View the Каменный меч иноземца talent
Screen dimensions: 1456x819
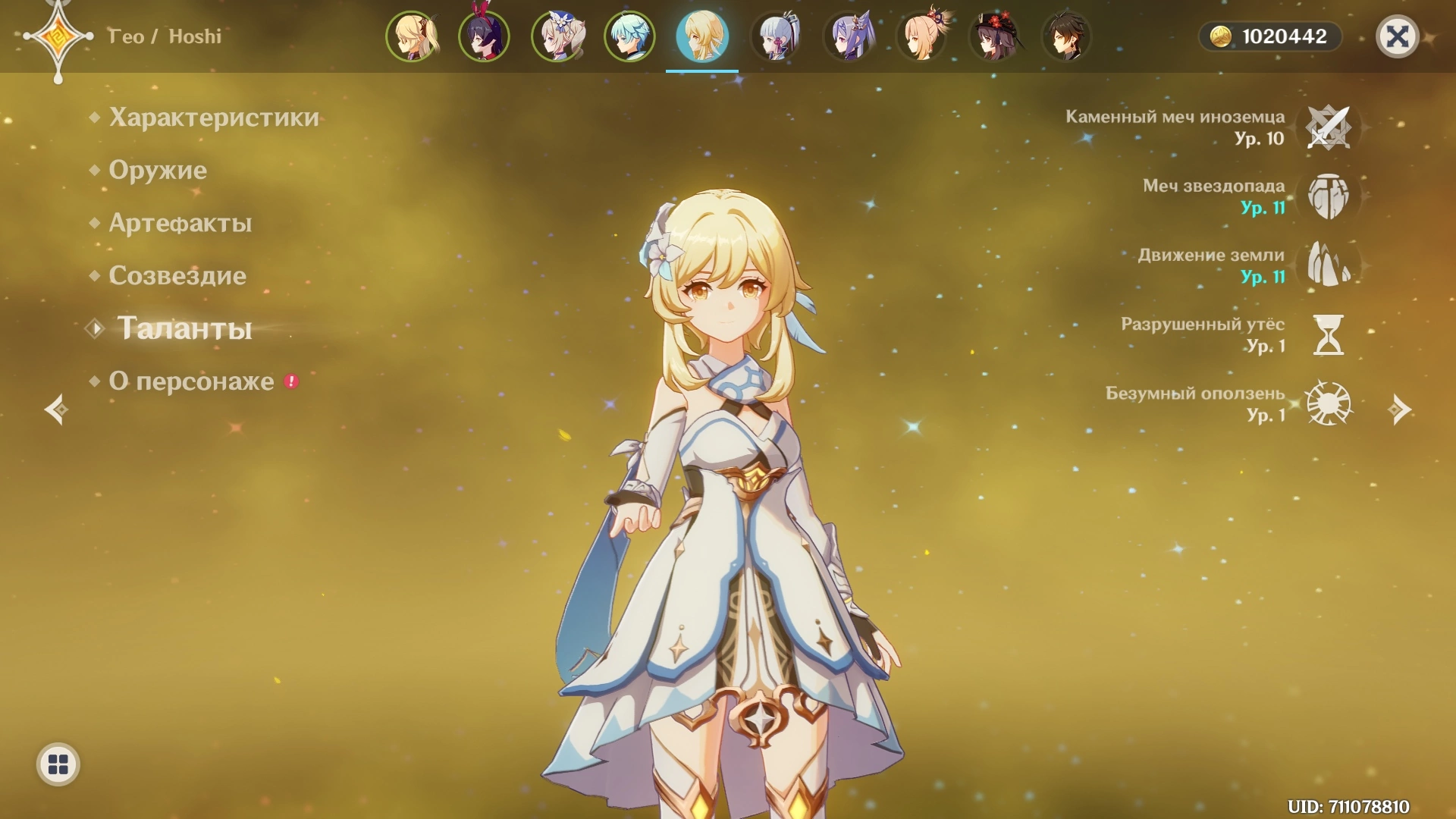1328,127
